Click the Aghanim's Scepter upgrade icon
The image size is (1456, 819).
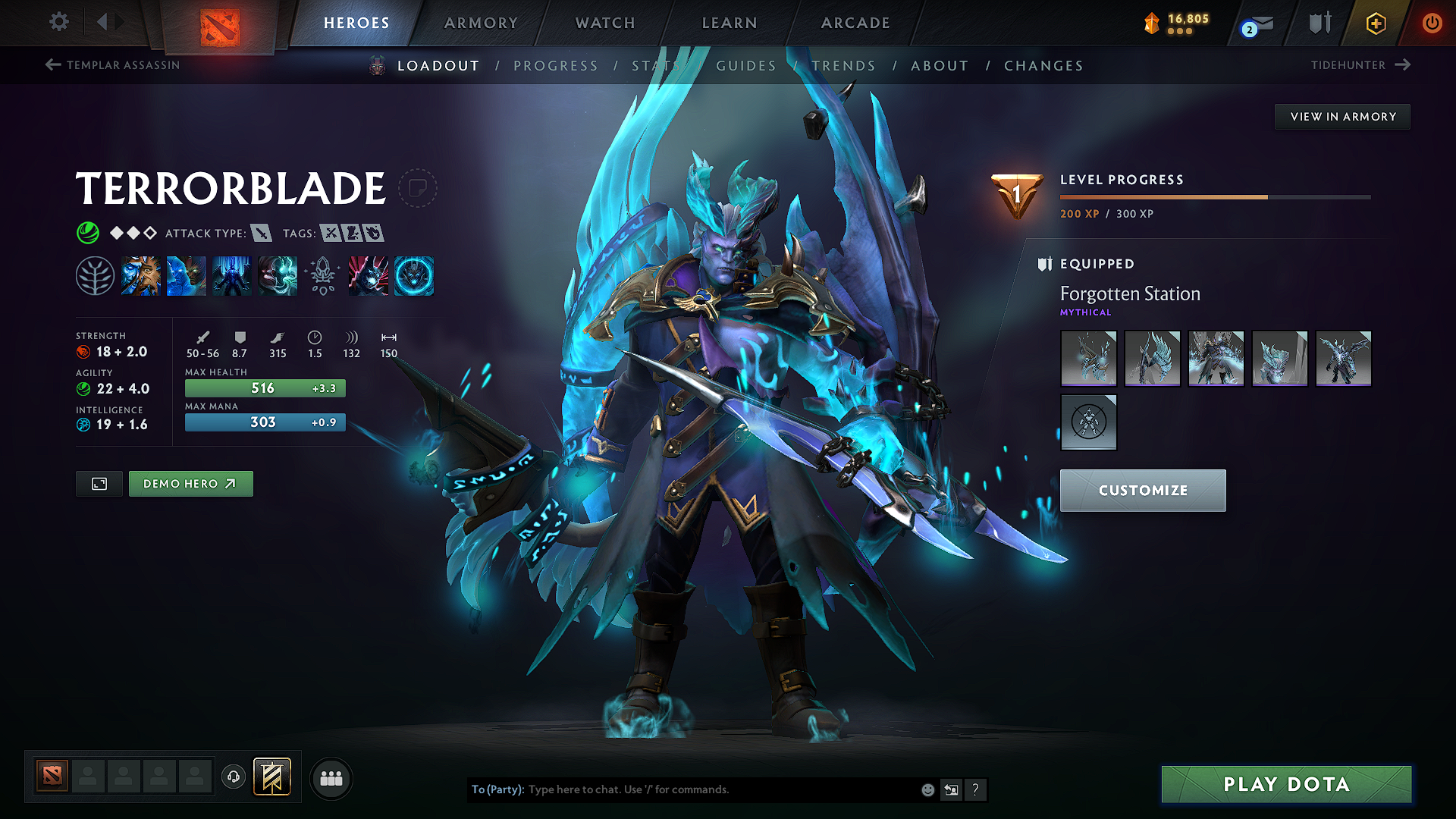click(x=323, y=275)
